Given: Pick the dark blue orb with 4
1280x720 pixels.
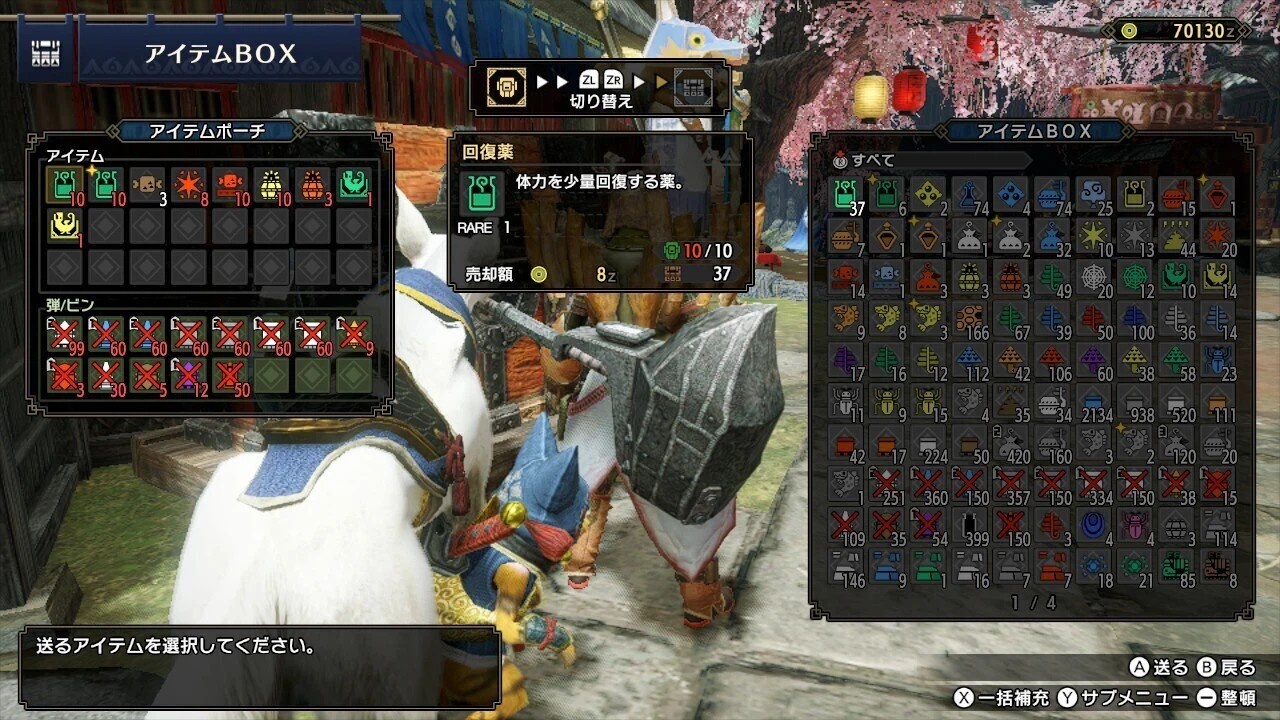Looking at the screenshot, I should [1093, 524].
